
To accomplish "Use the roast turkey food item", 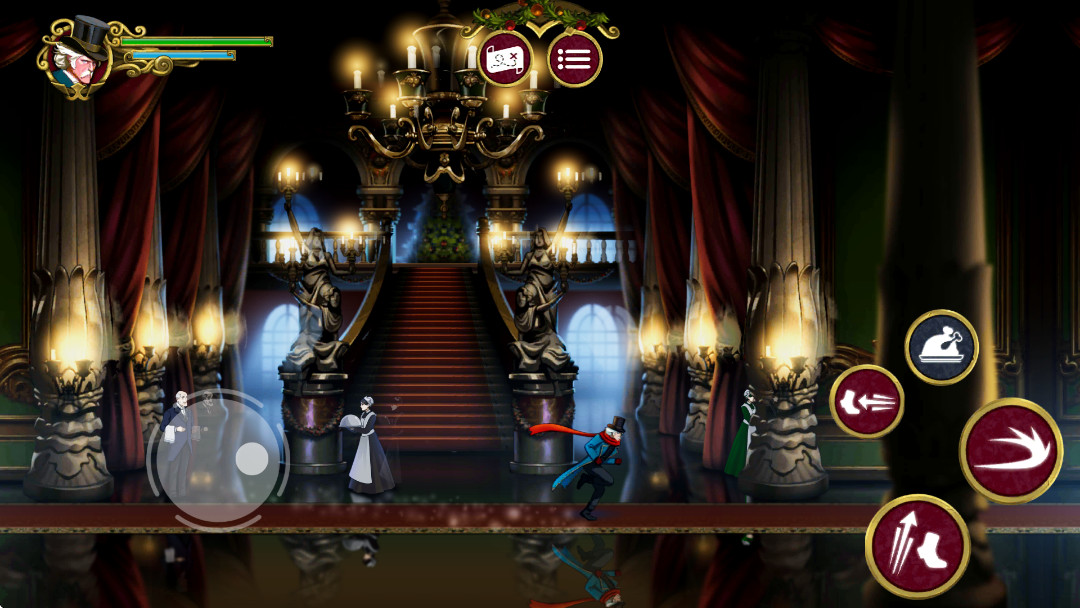I will [941, 347].
